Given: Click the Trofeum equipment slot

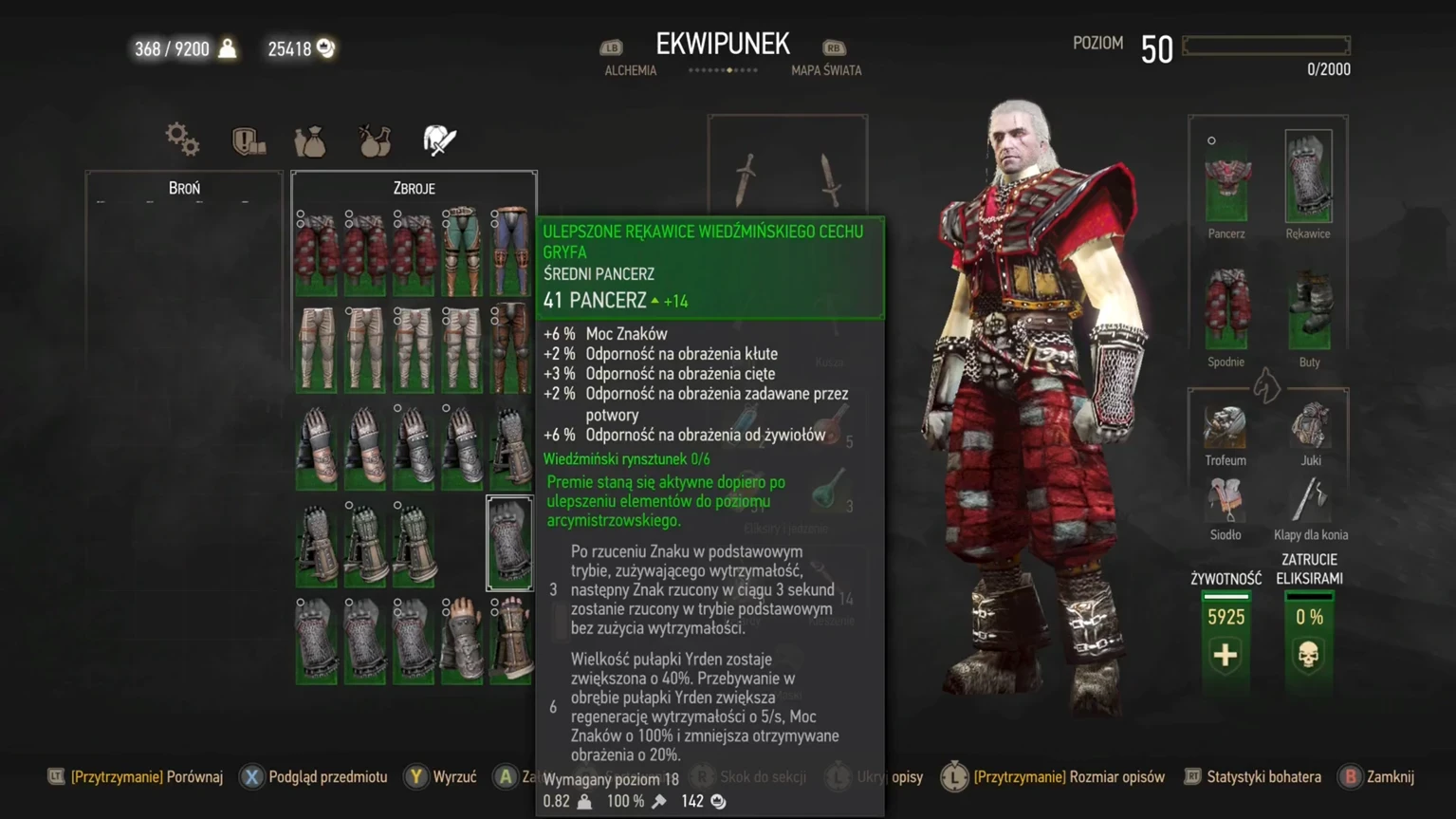Looking at the screenshot, I should pyautogui.click(x=1225, y=429).
